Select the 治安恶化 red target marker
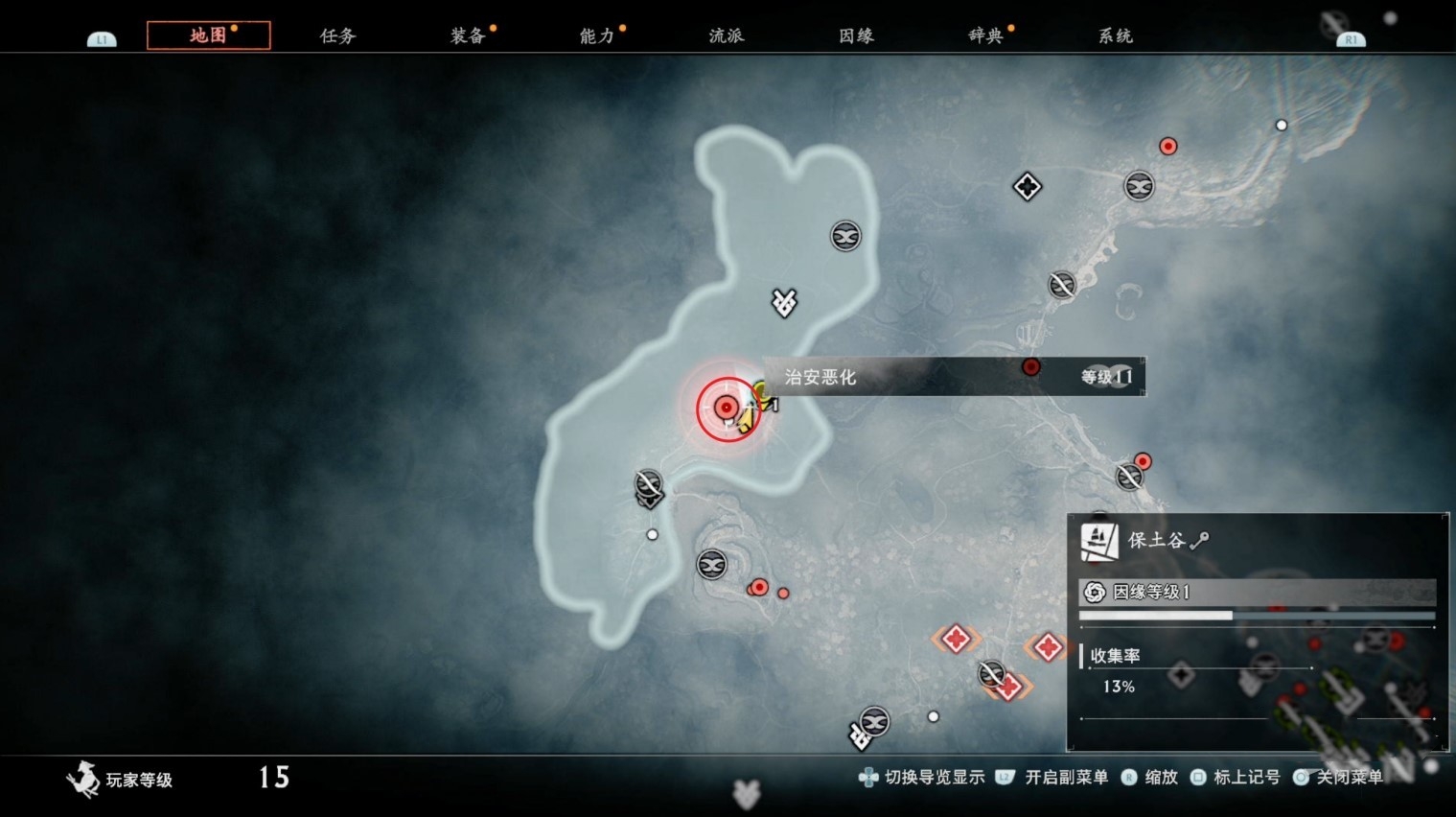 click(727, 408)
